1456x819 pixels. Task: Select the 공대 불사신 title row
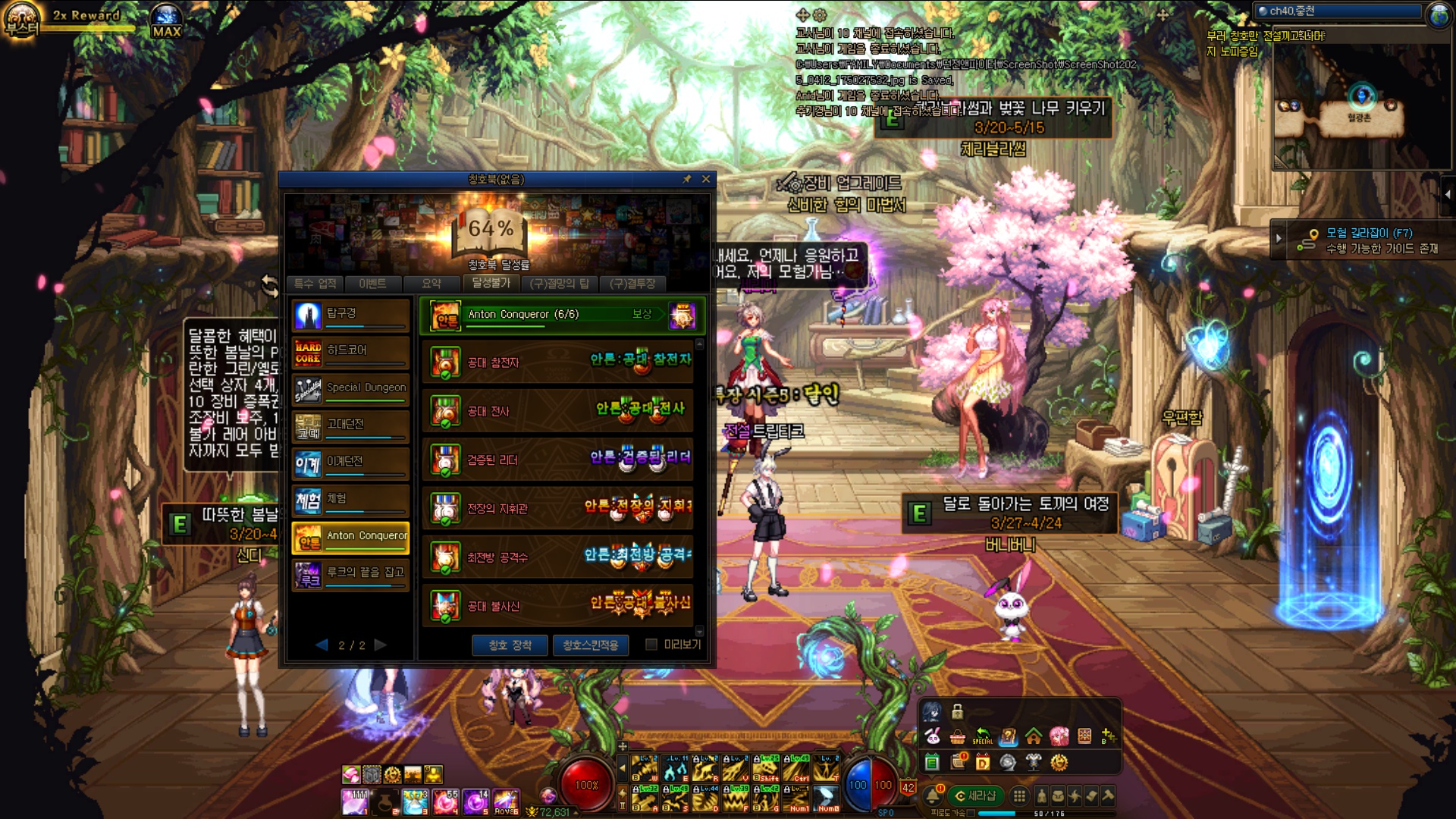click(558, 606)
